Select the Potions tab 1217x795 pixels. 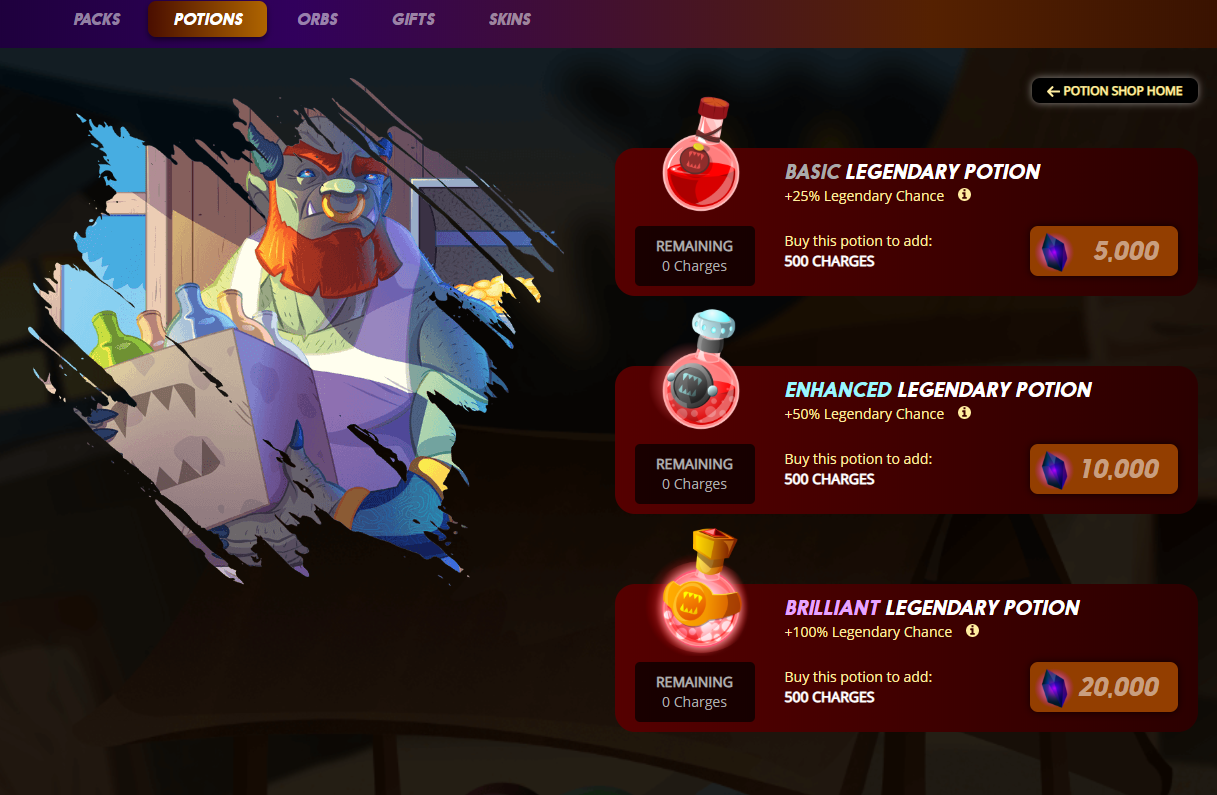point(208,20)
